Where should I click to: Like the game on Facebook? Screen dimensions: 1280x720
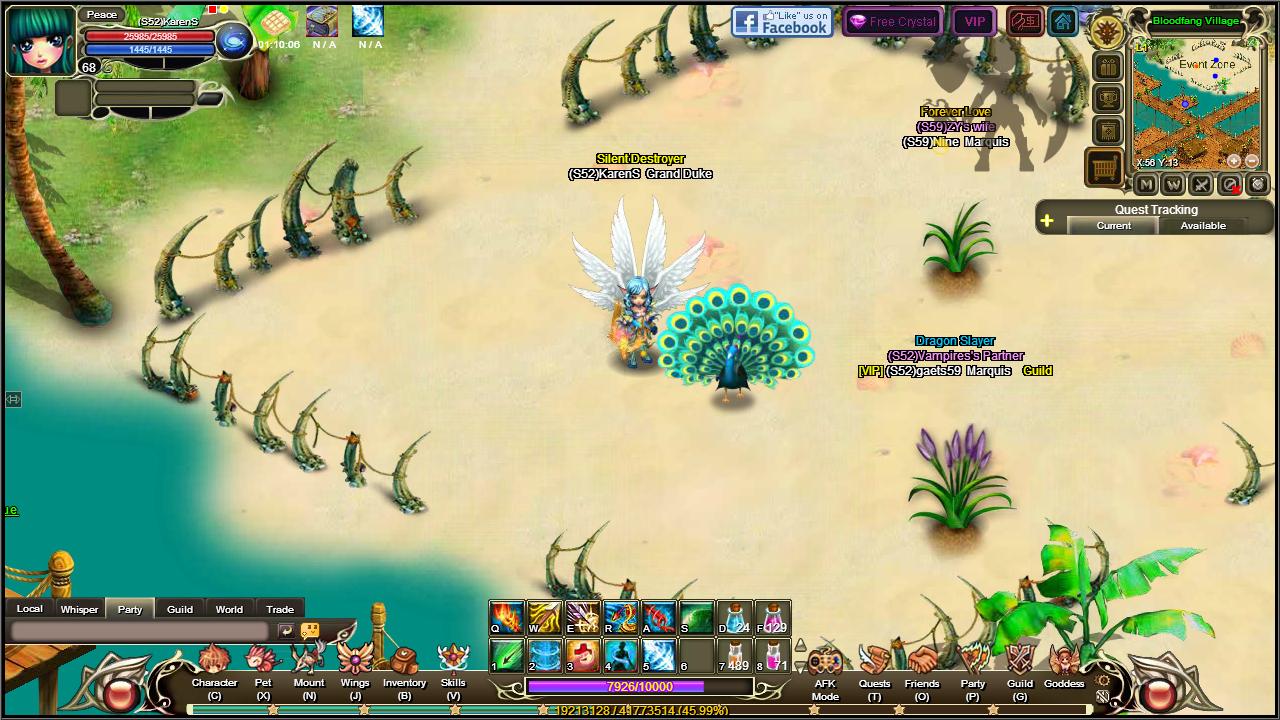click(782, 21)
